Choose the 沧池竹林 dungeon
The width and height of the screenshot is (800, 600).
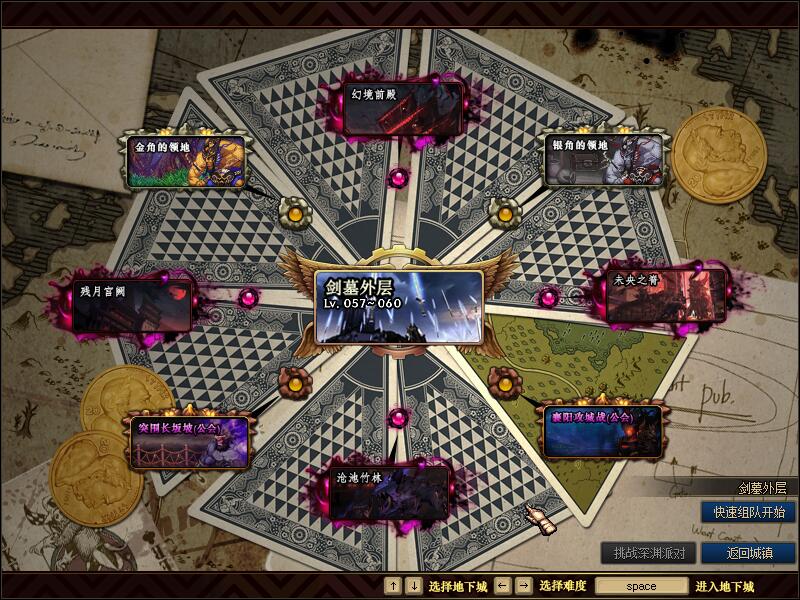click(392, 492)
